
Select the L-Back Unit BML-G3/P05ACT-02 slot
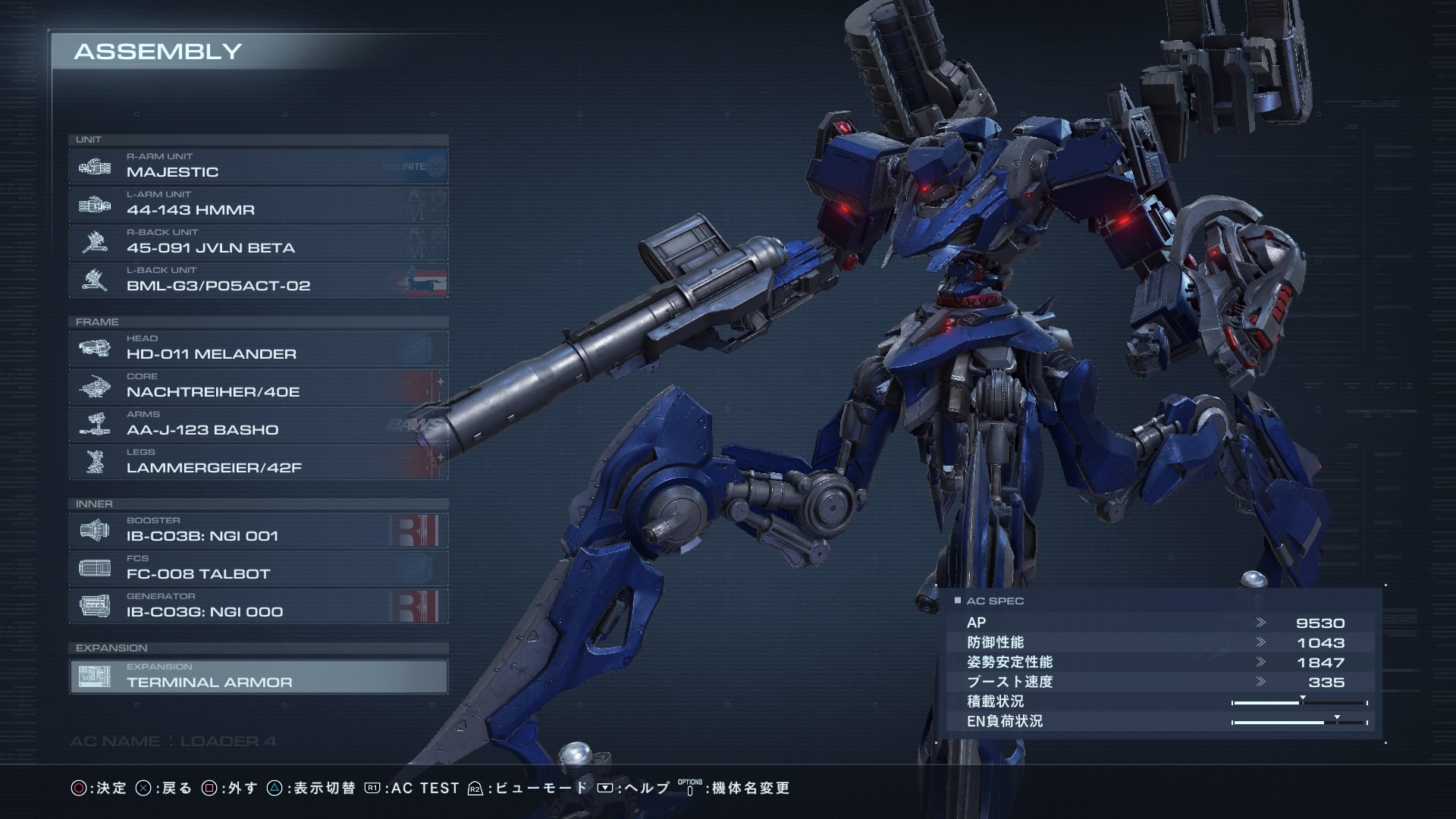pyautogui.click(x=258, y=280)
